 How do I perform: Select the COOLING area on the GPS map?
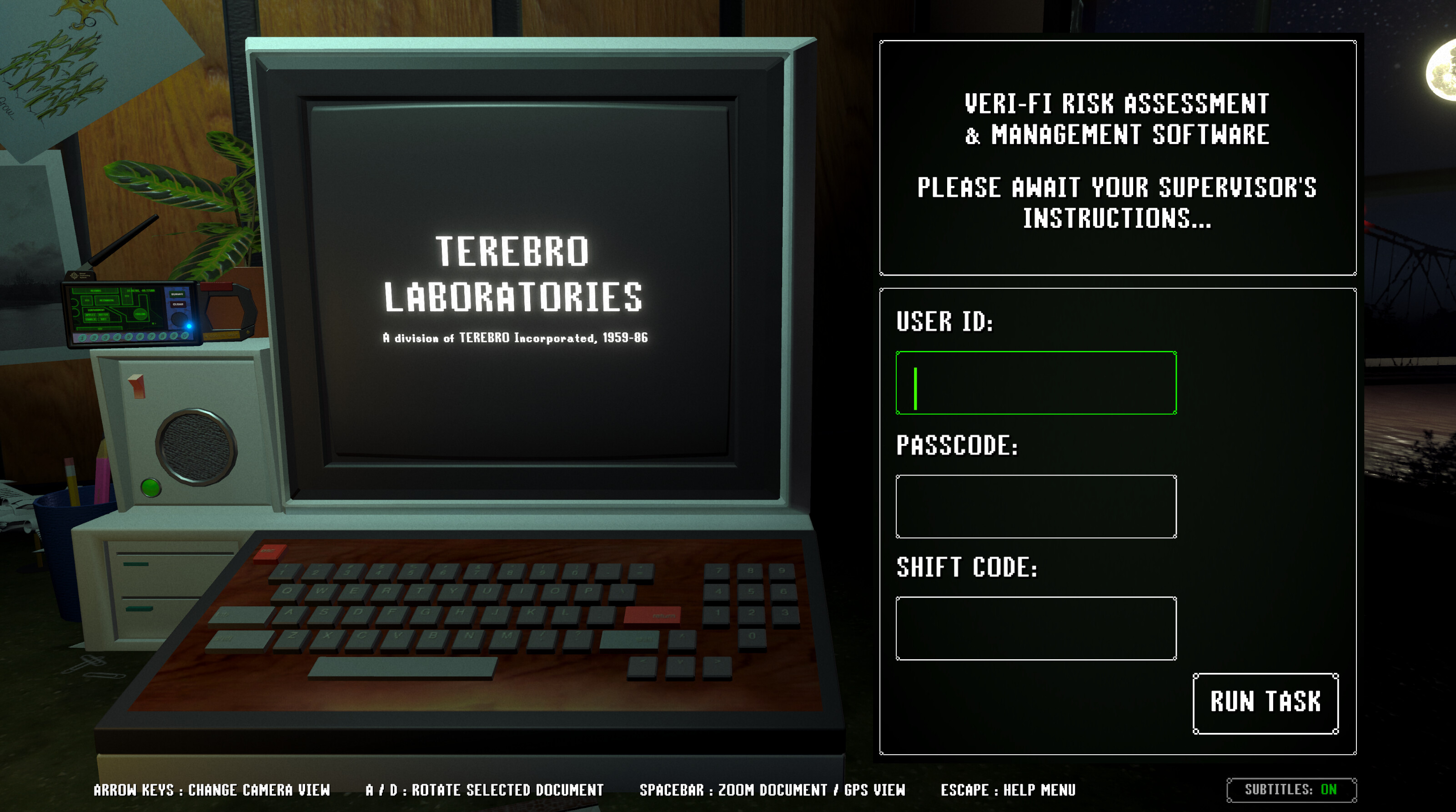pyautogui.click(x=140, y=314)
